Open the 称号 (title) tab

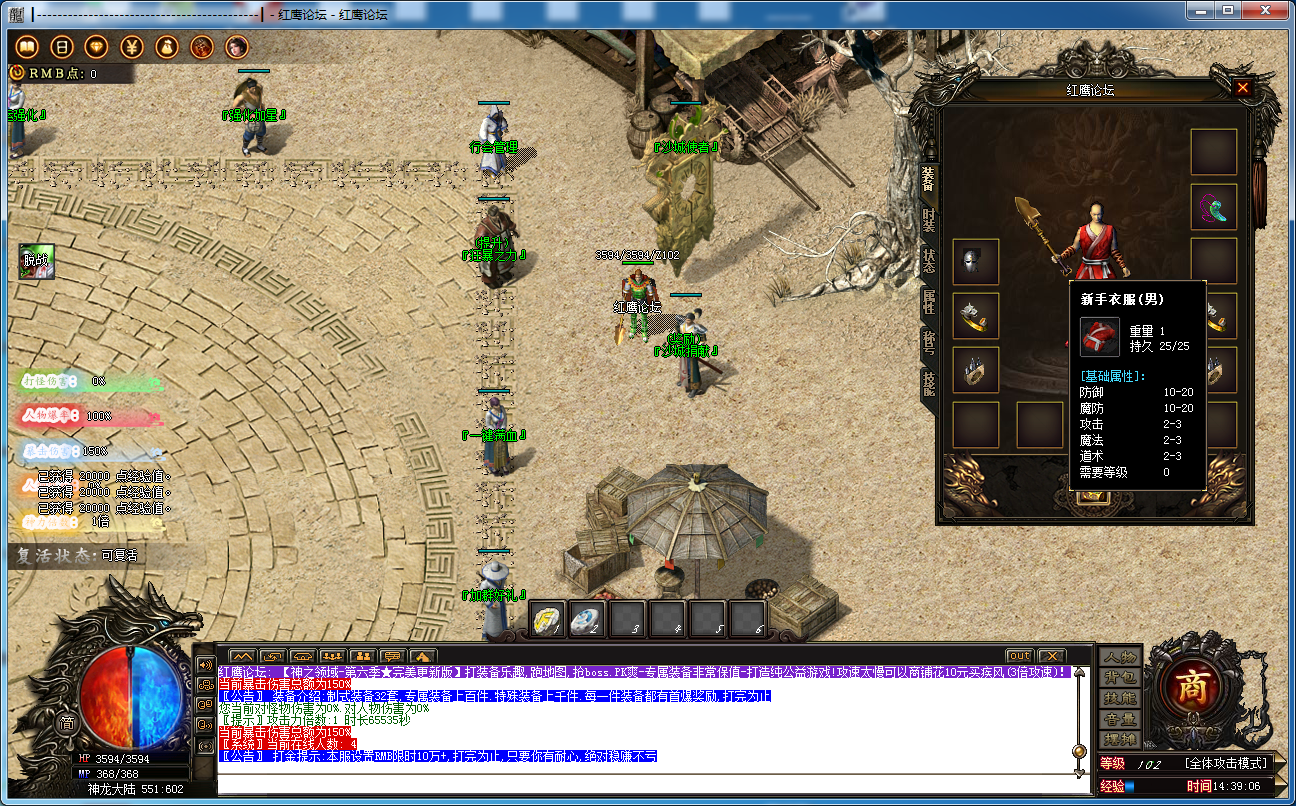click(x=929, y=344)
